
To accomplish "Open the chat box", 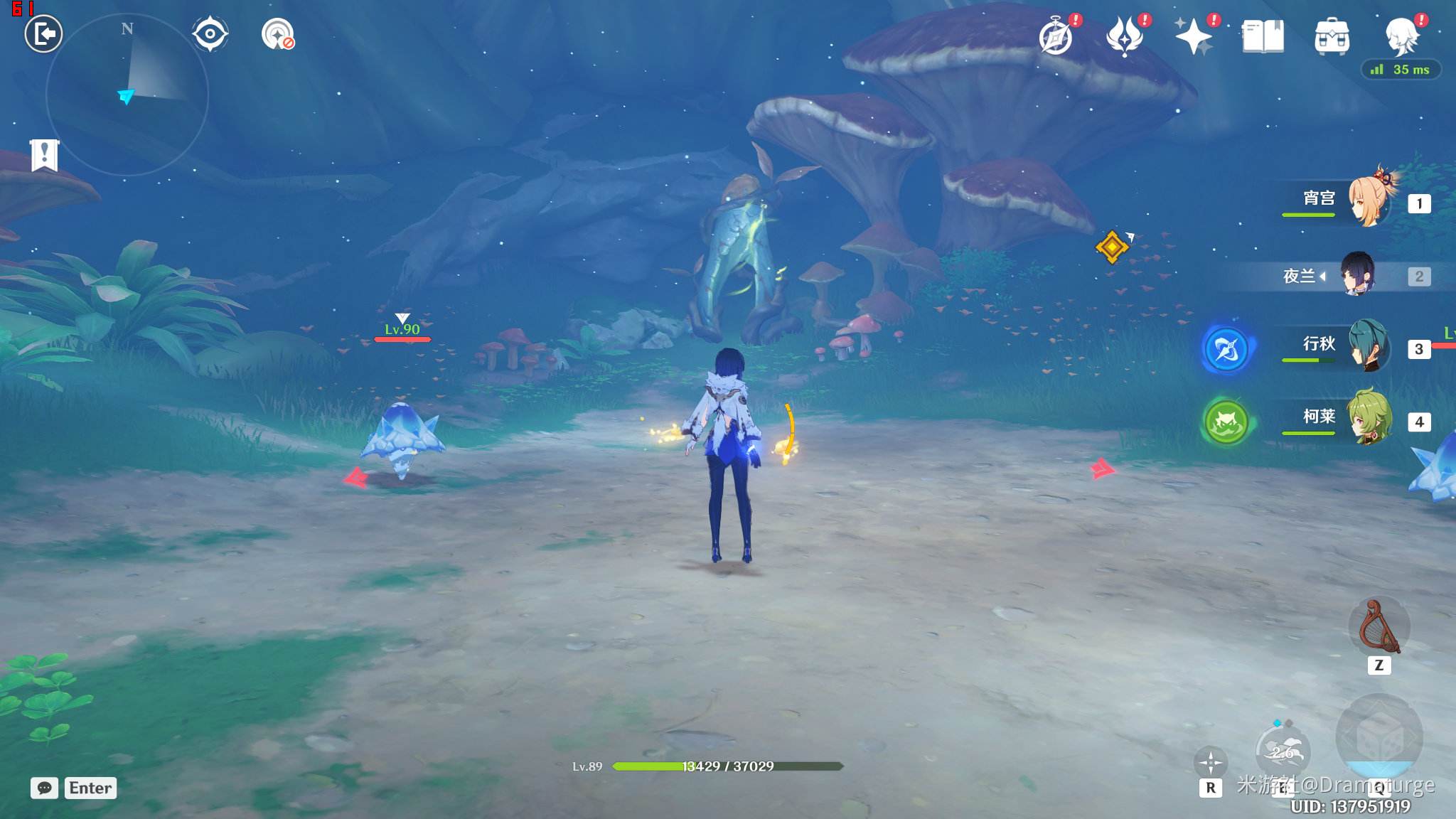I will [45, 788].
